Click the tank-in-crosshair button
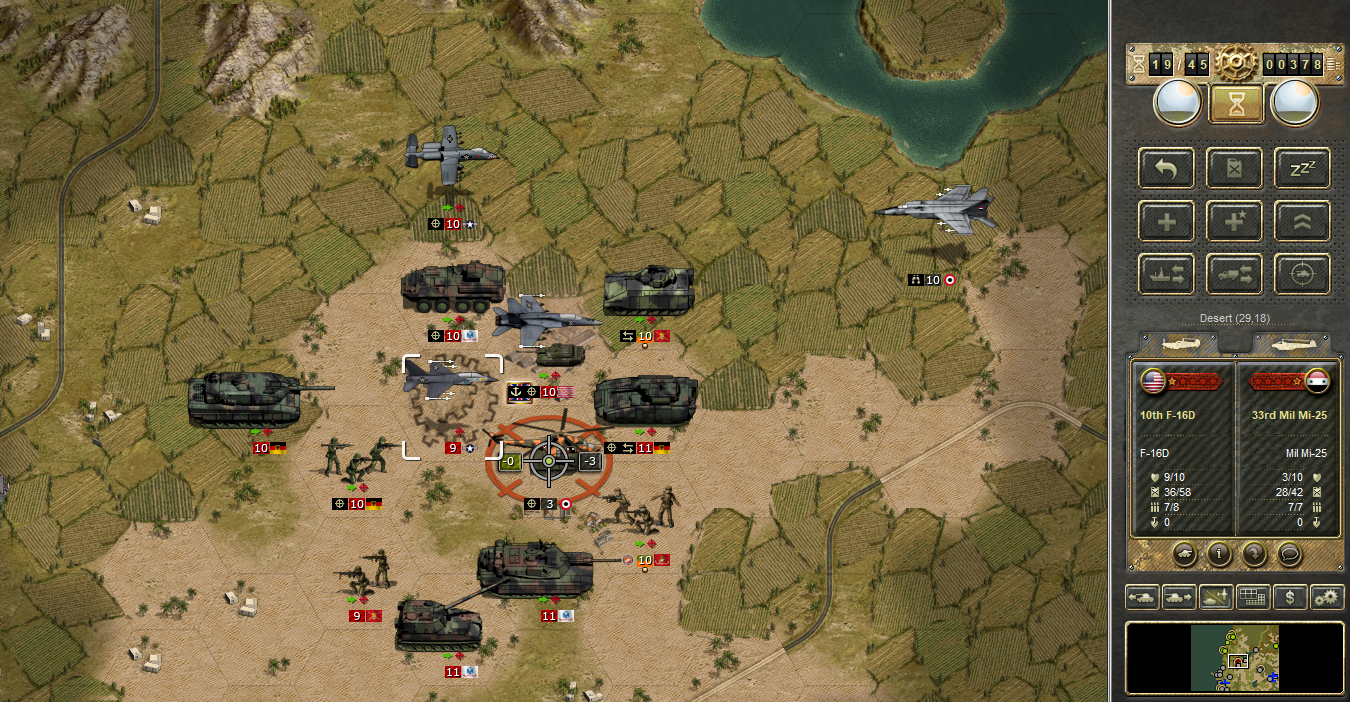 click(x=1301, y=273)
